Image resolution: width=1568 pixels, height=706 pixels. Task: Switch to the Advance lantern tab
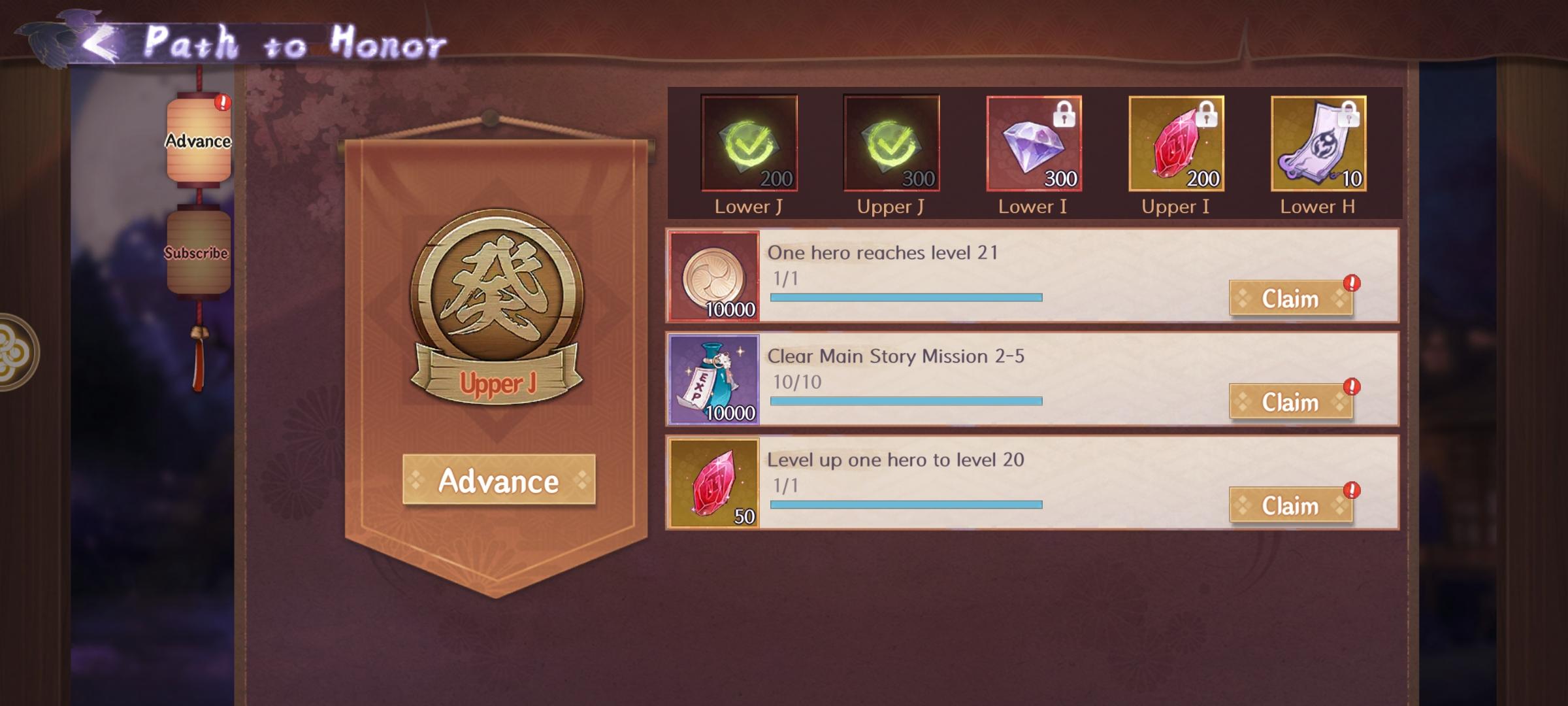(x=199, y=139)
